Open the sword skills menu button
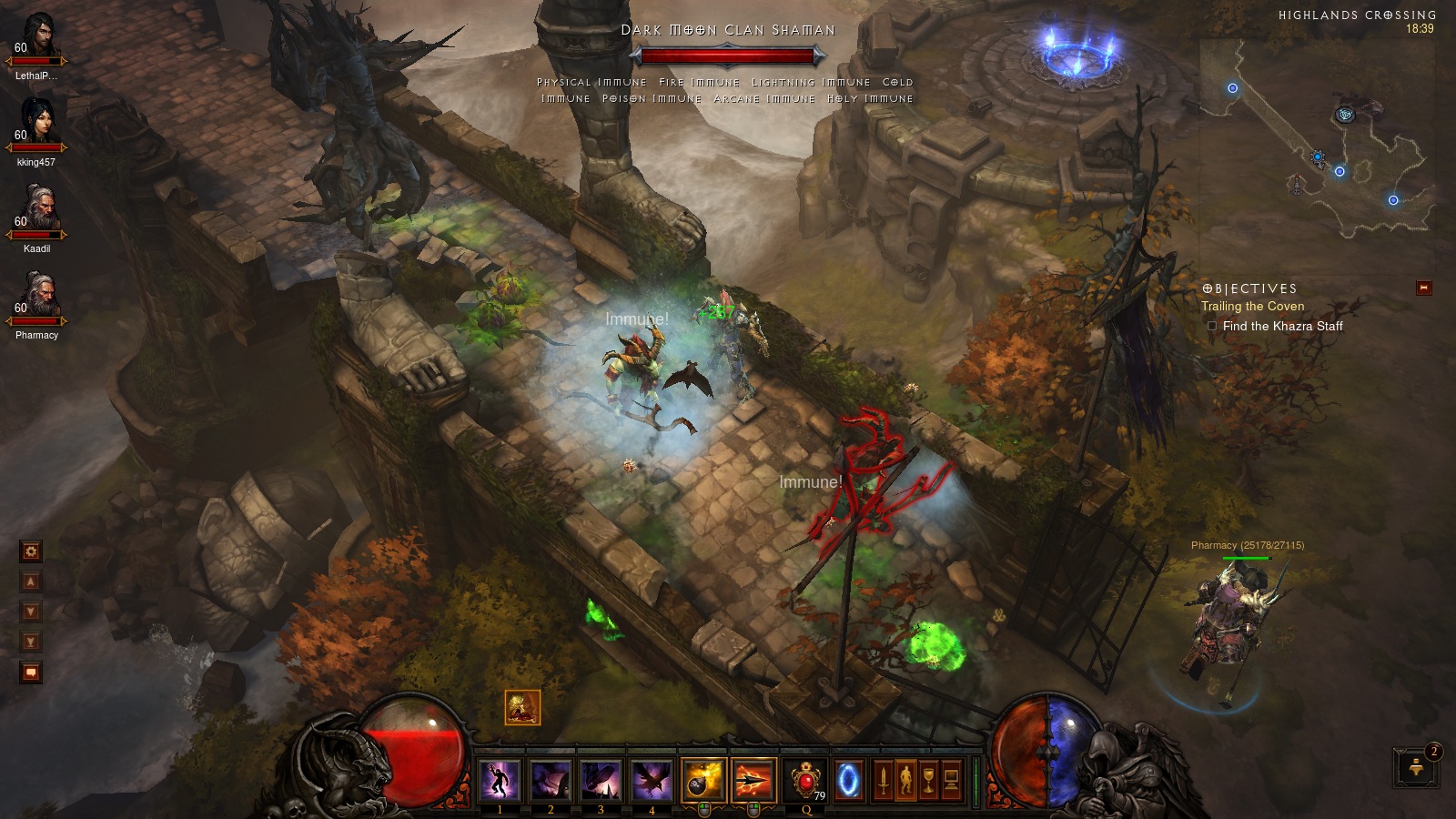 882,781
